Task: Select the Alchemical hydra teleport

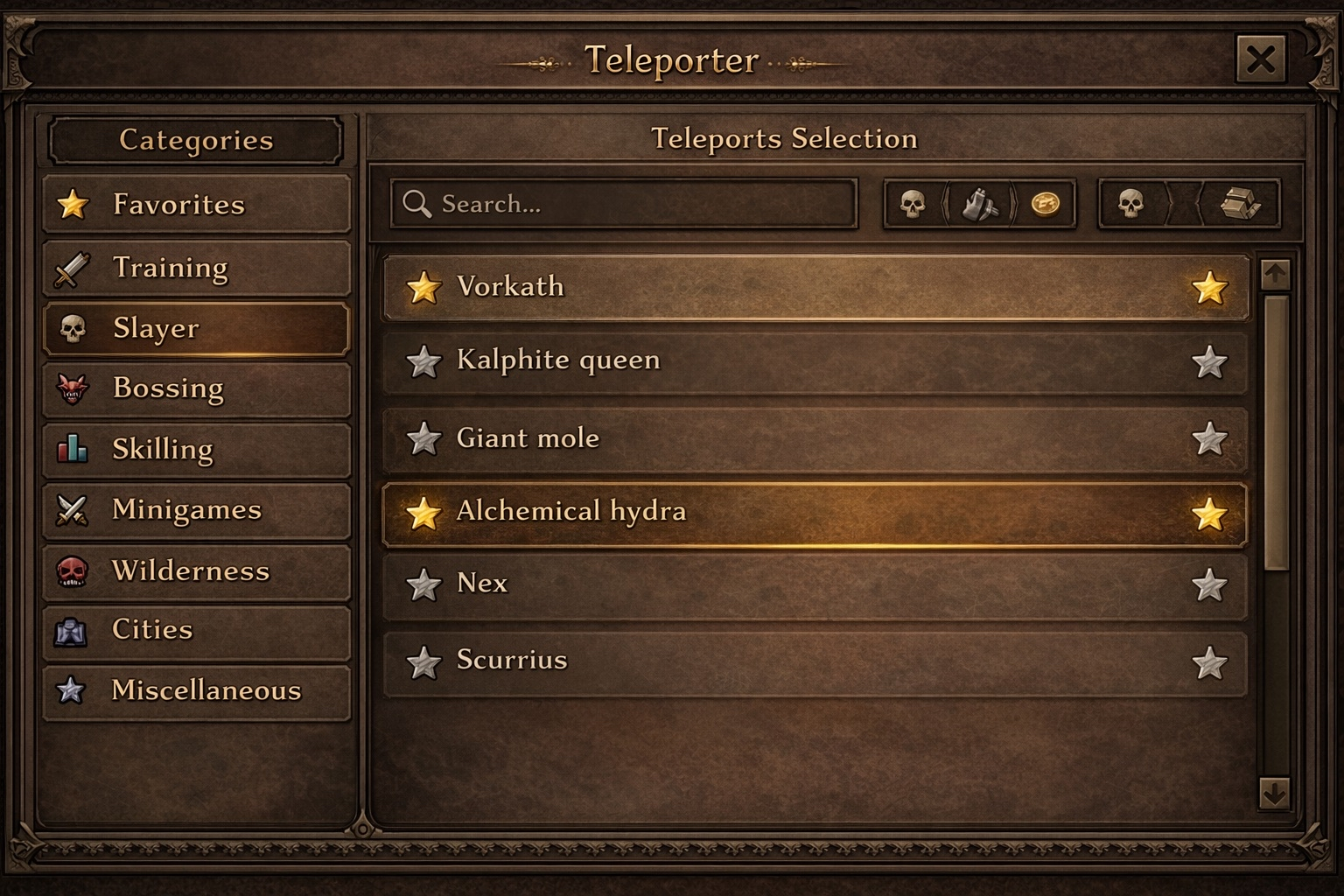Action: click(814, 513)
